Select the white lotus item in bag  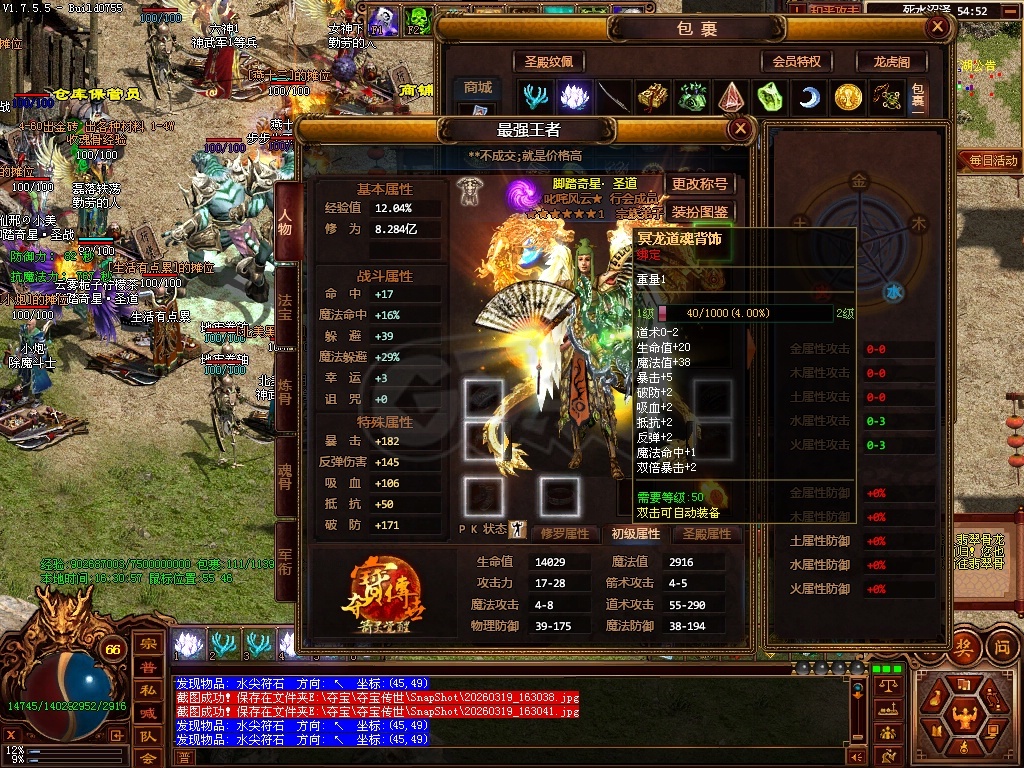pyautogui.click(x=572, y=97)
